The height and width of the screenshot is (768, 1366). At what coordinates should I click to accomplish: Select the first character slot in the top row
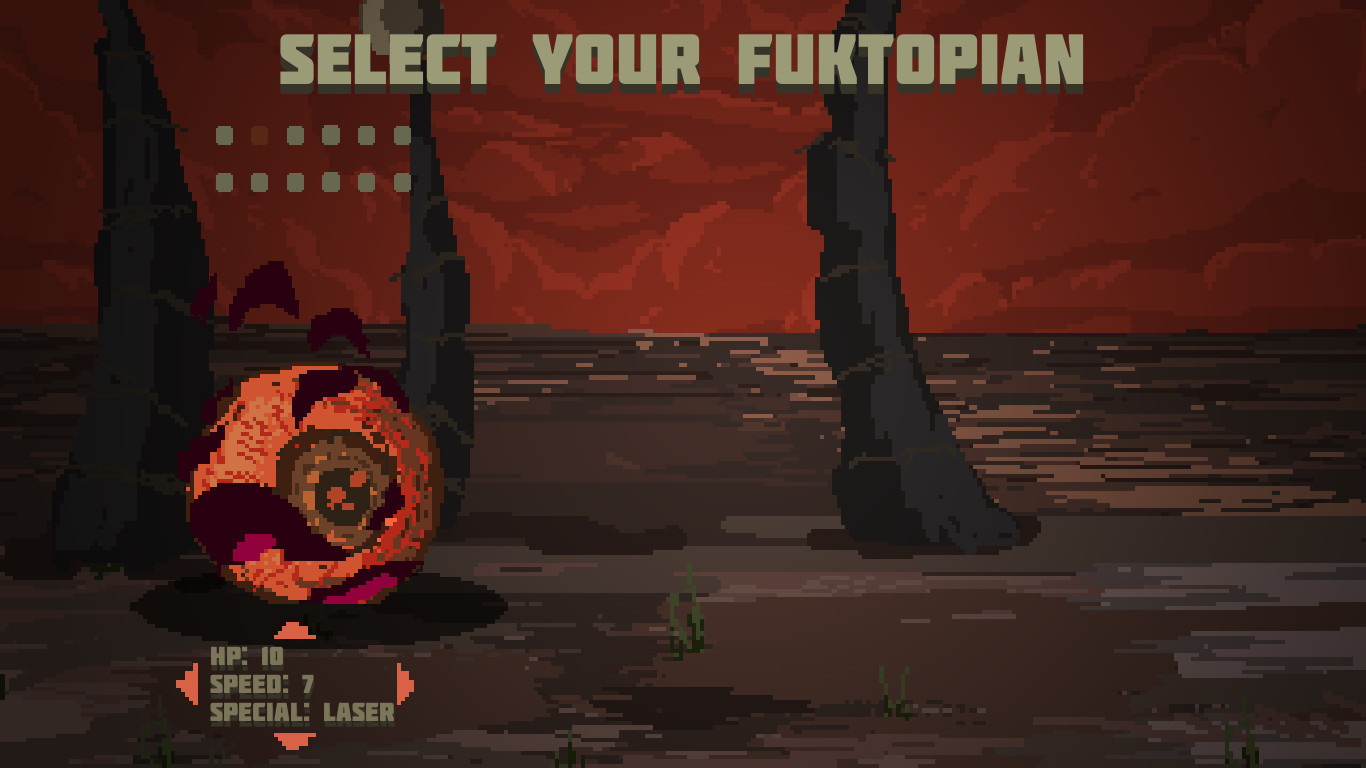pyautogui.click(x=224, y=134)
